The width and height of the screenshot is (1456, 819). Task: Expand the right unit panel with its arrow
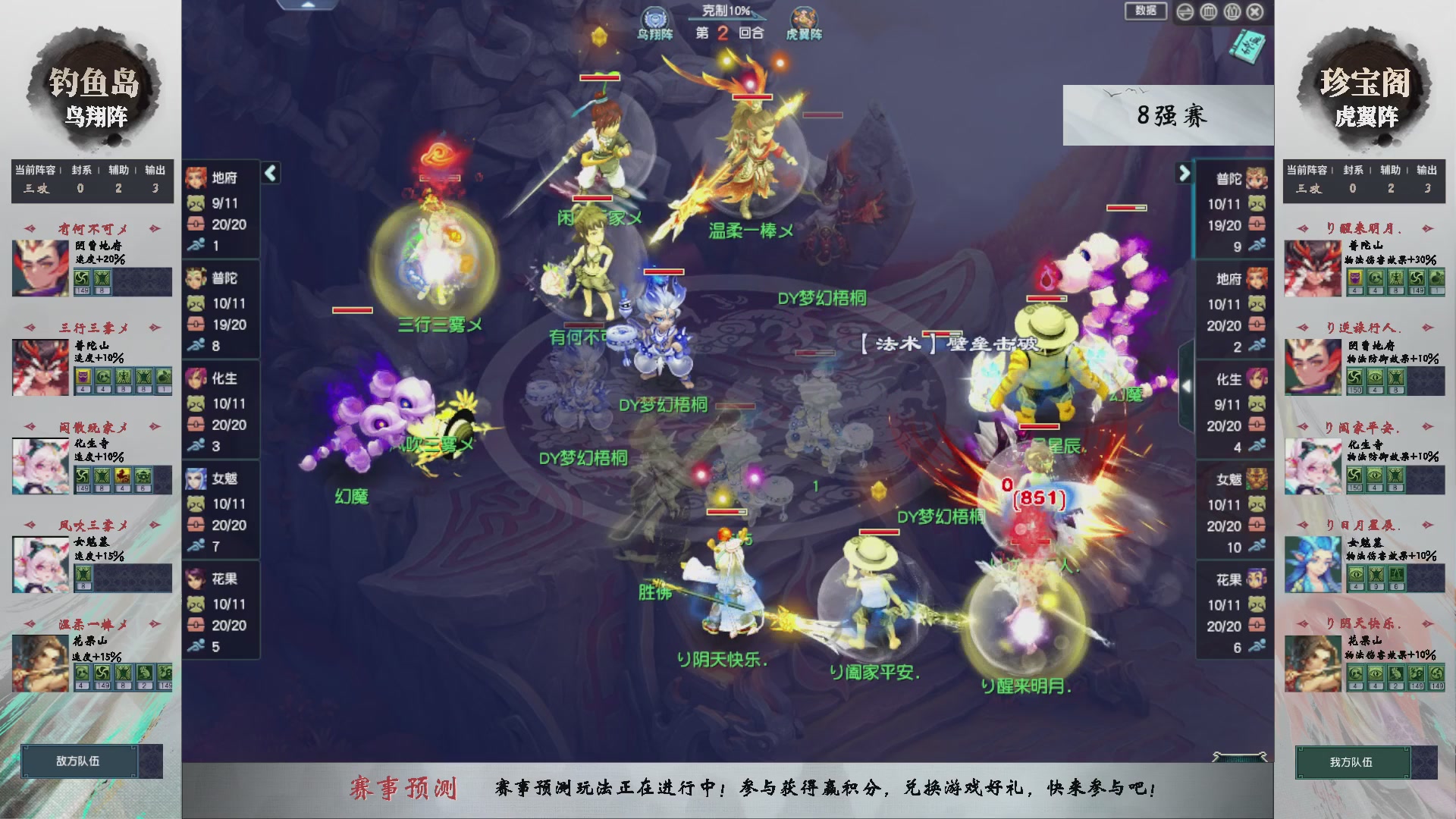[1184, 172]
